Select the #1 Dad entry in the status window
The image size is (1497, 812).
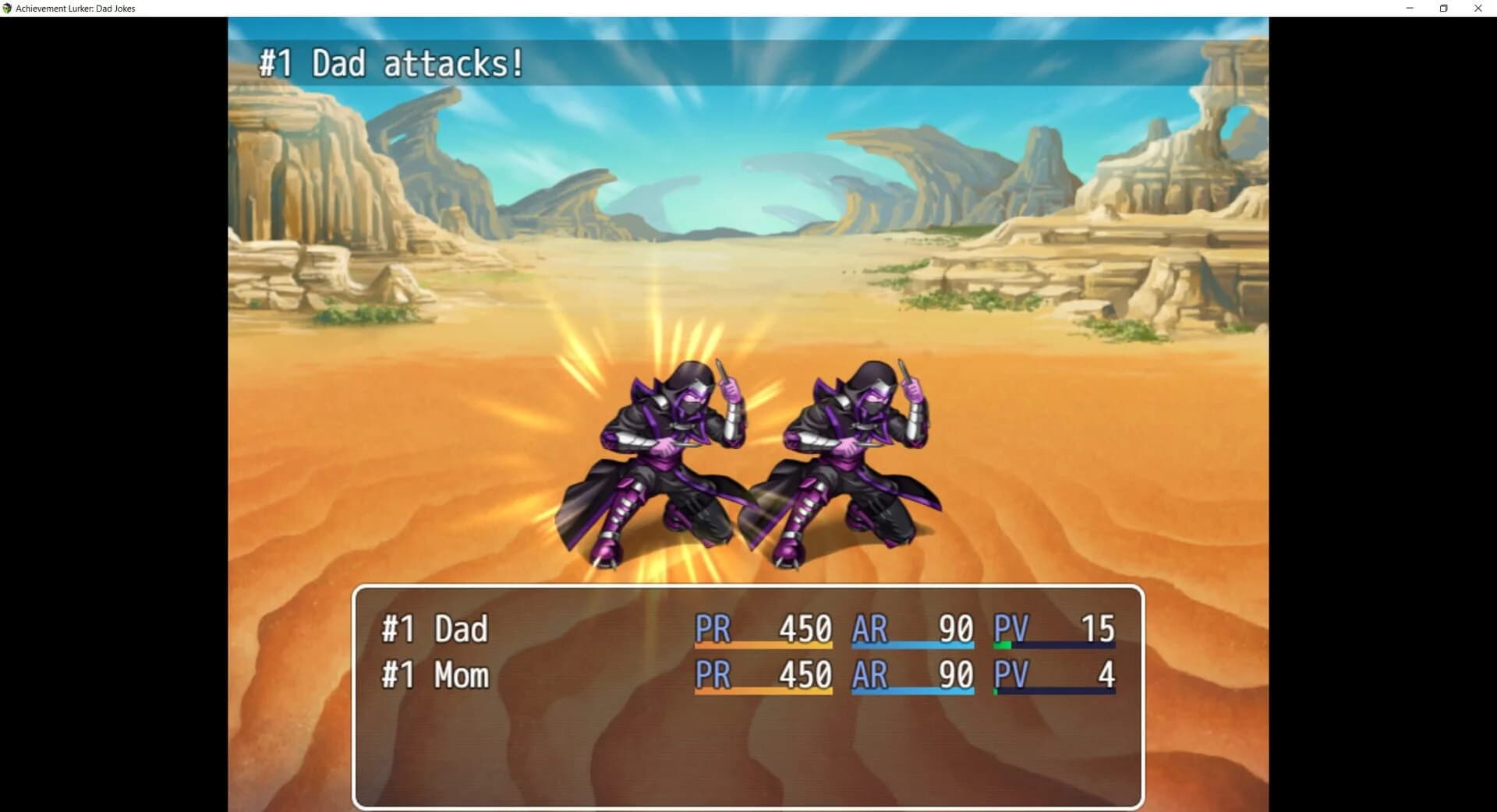[433, 628]
